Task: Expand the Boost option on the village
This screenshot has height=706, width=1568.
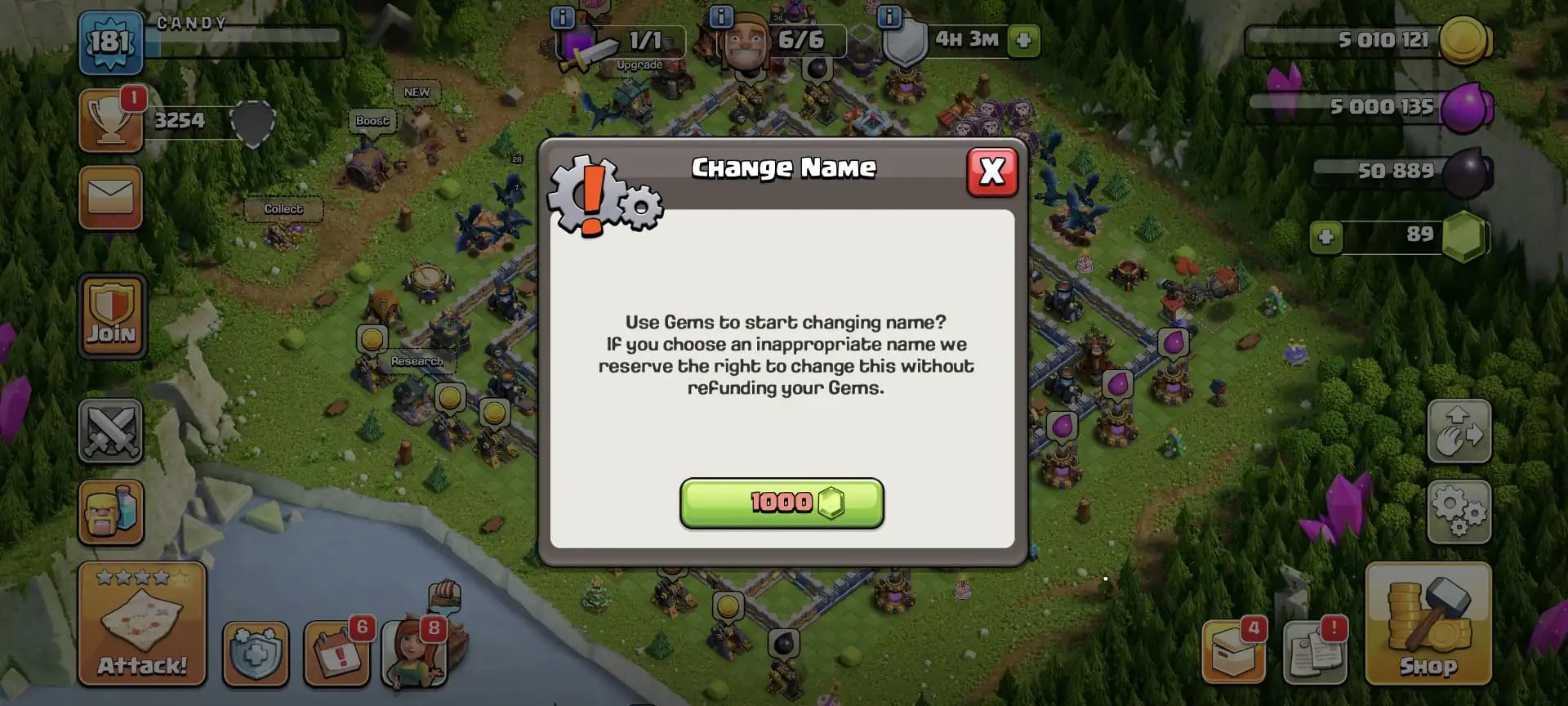Action: 372,121
